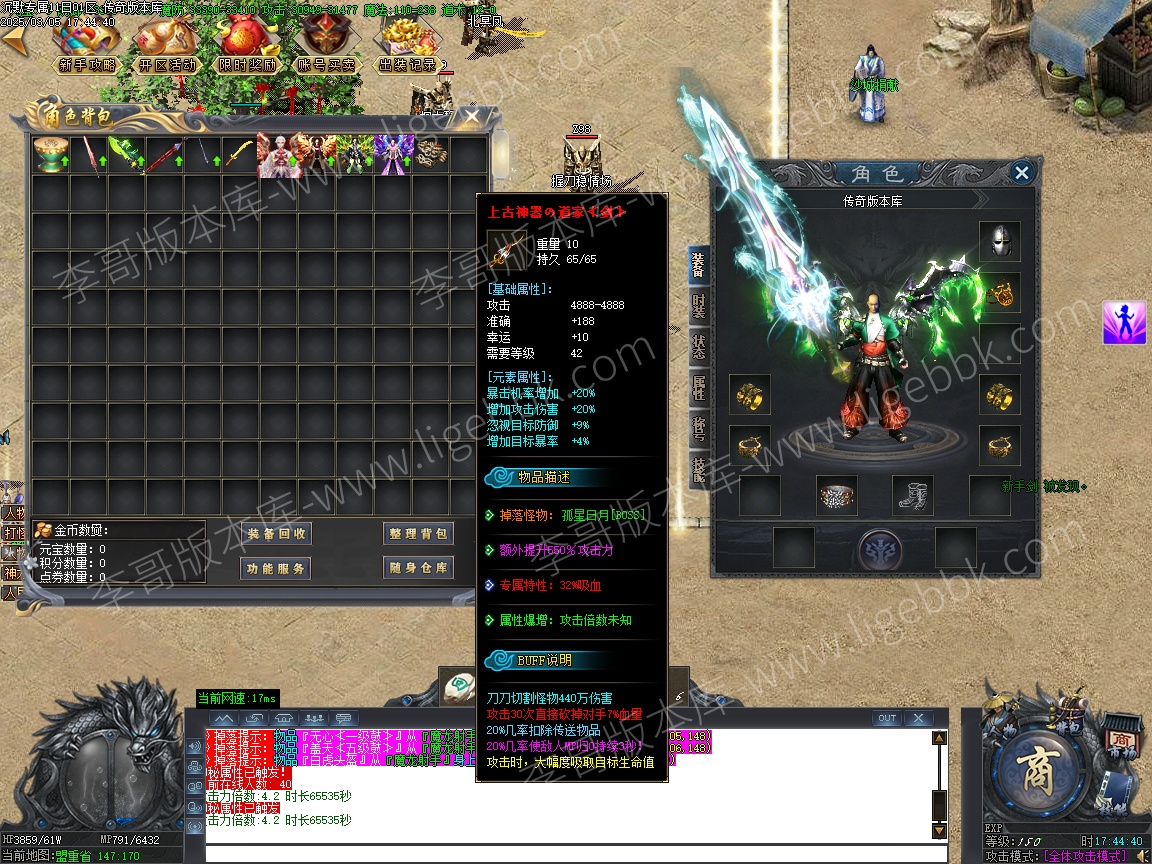This screenshot has width=1152, height=864.
Task: Select the green blade weapon in the bag
Action: tap(125, 156)
